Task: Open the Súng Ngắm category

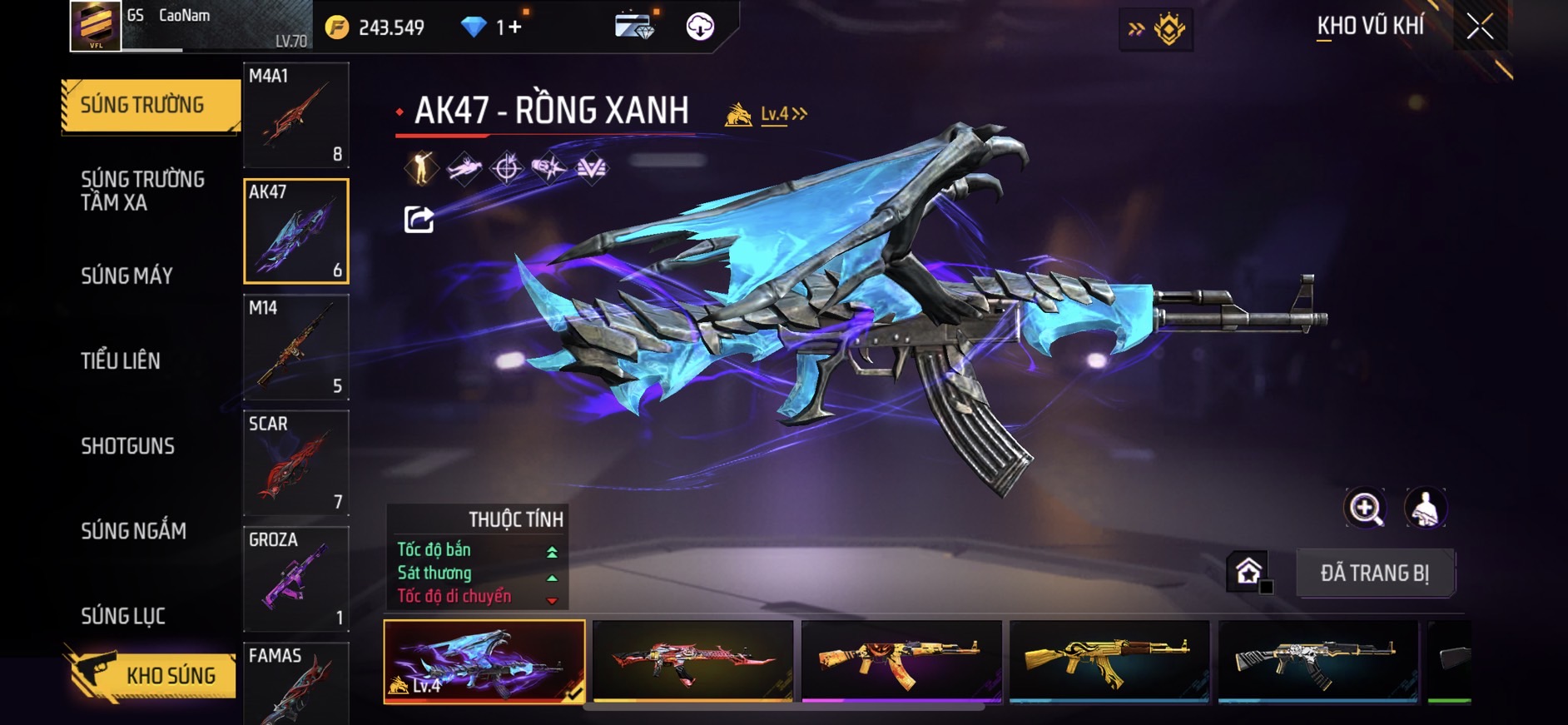Action: tap(133, 531)
